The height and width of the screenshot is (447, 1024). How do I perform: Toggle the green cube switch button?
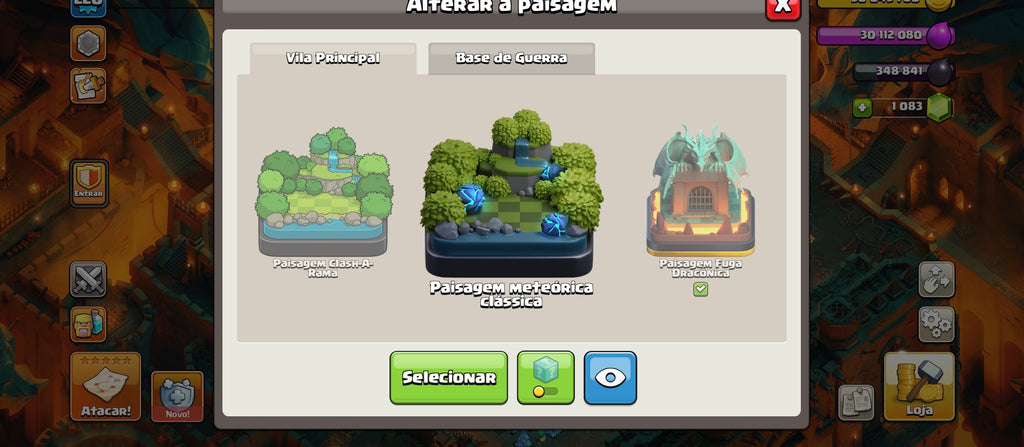(x=545, y=377)
